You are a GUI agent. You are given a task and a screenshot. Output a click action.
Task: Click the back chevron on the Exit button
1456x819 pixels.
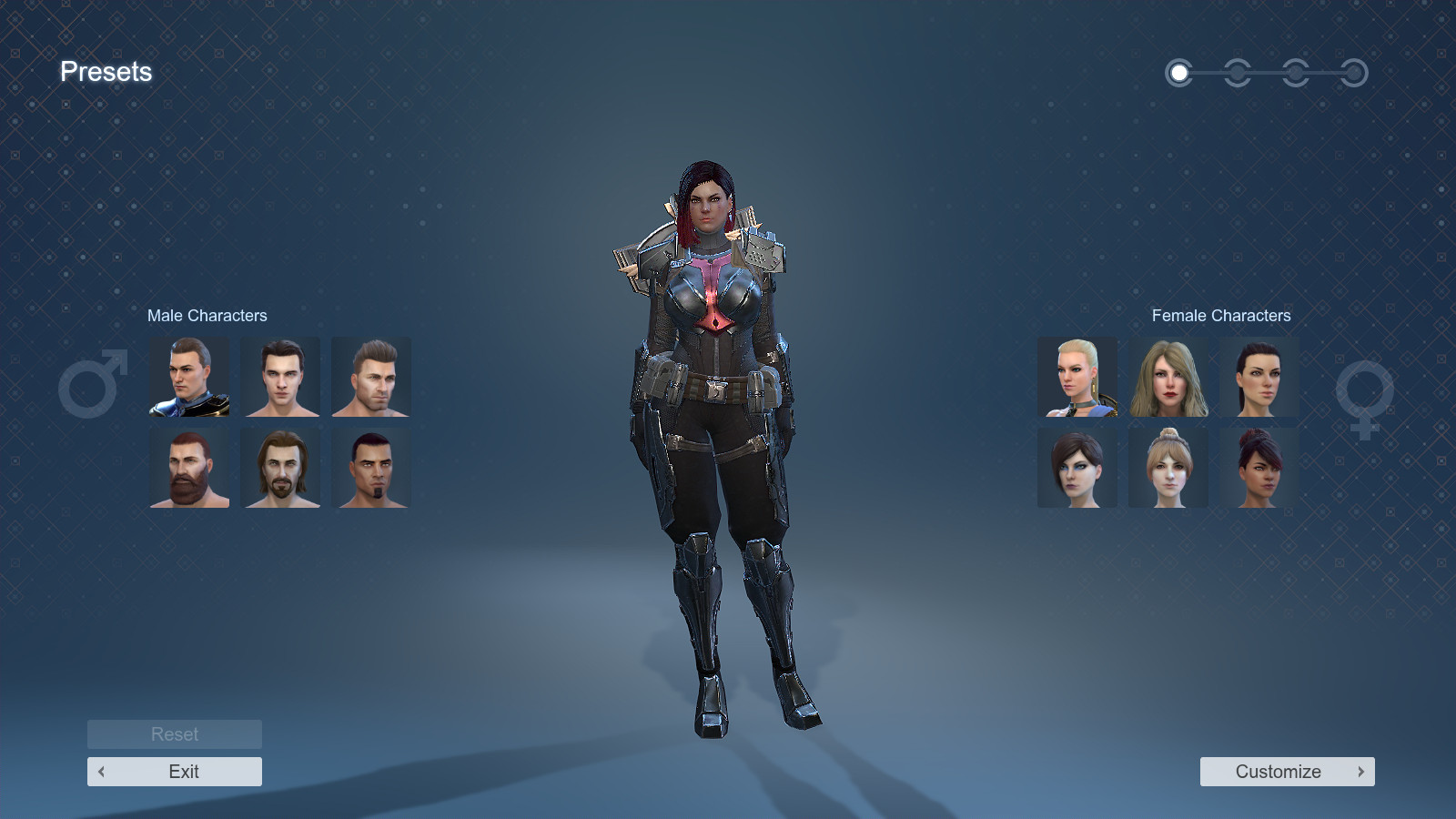[100, 771]
